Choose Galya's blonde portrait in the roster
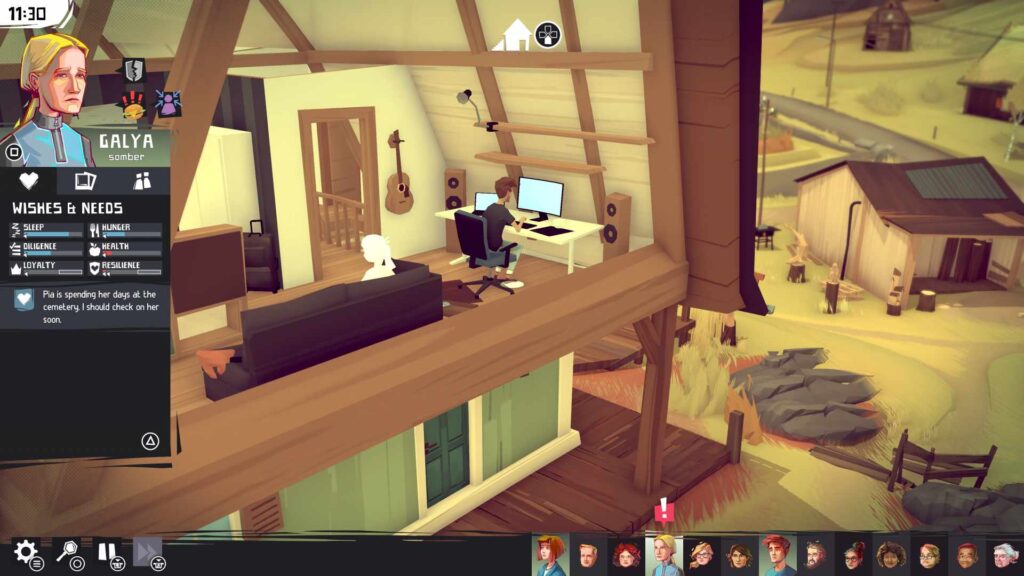The width and height of the screenshot is (1024, 576). pyautogui.click(x=664, y=555)
